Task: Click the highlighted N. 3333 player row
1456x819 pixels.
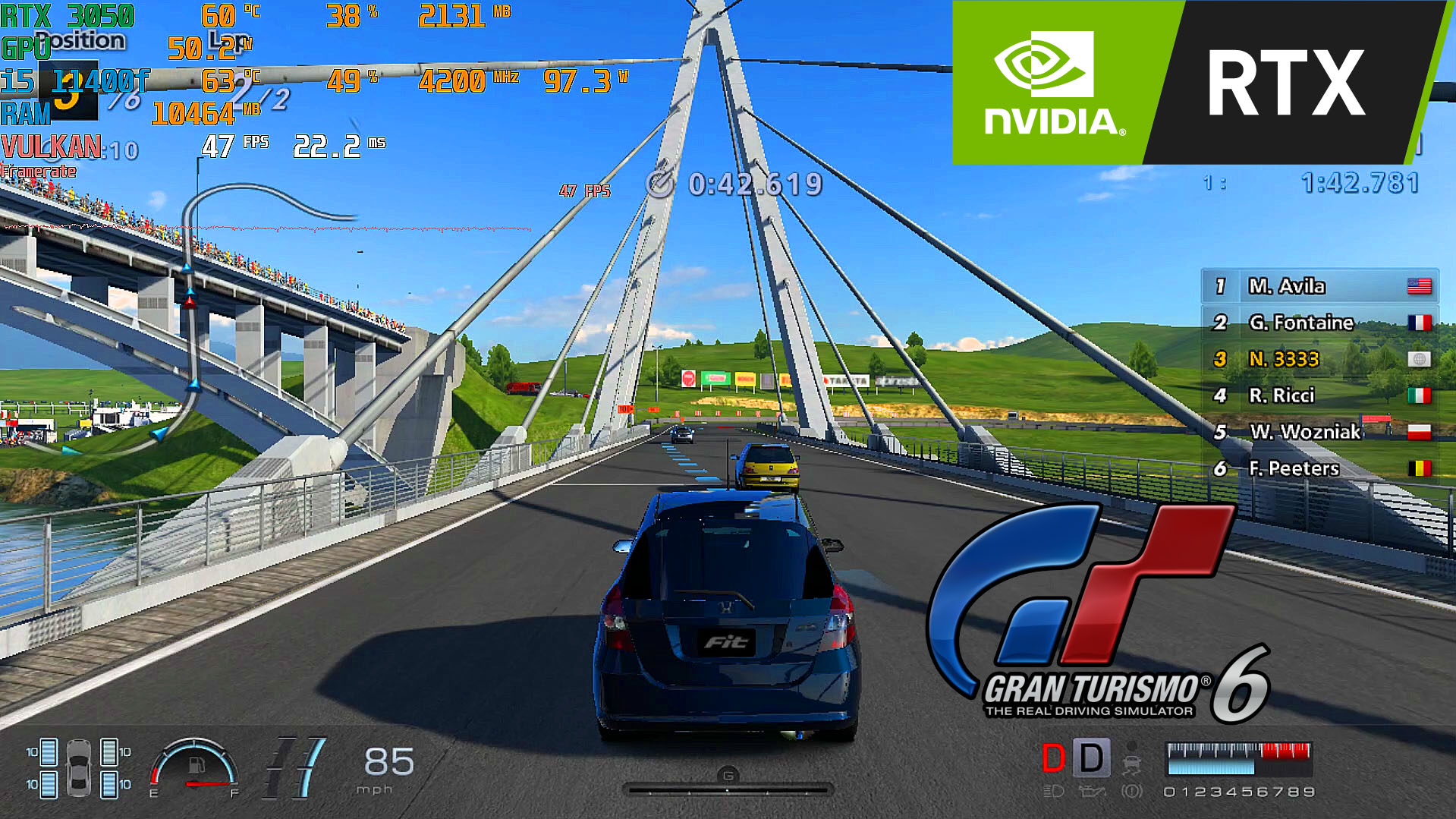Action: point(1319,359)
